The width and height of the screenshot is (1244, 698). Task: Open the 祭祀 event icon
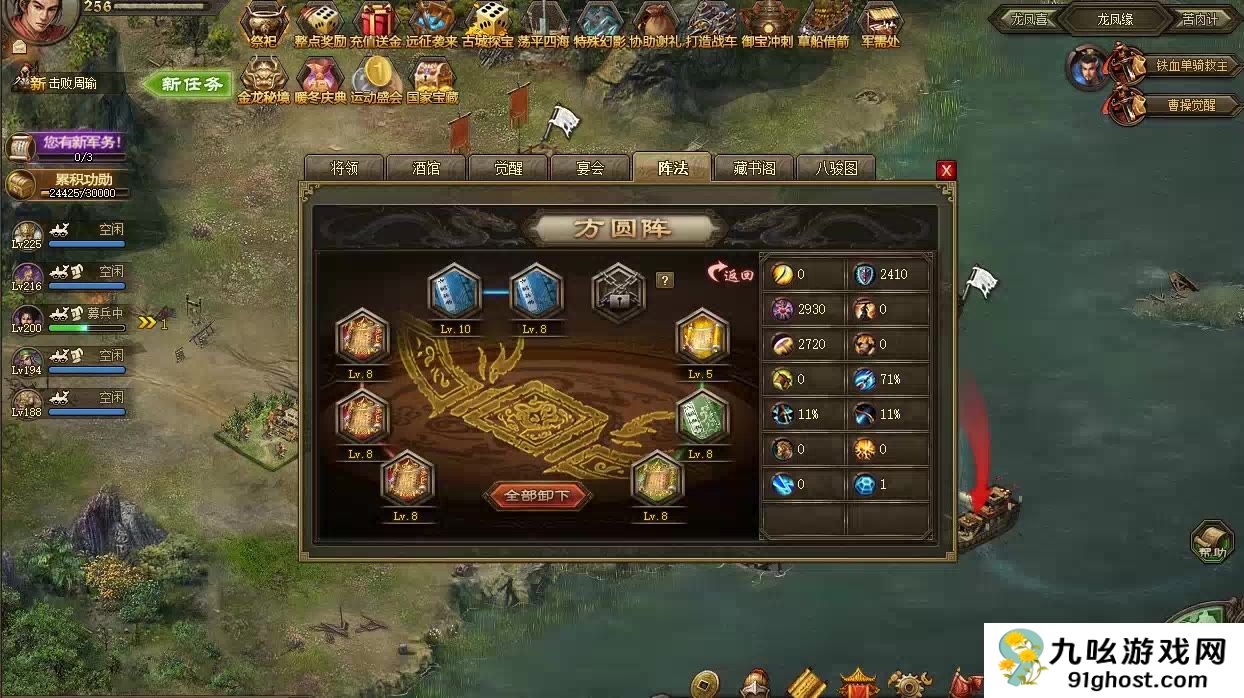(264, 24)
